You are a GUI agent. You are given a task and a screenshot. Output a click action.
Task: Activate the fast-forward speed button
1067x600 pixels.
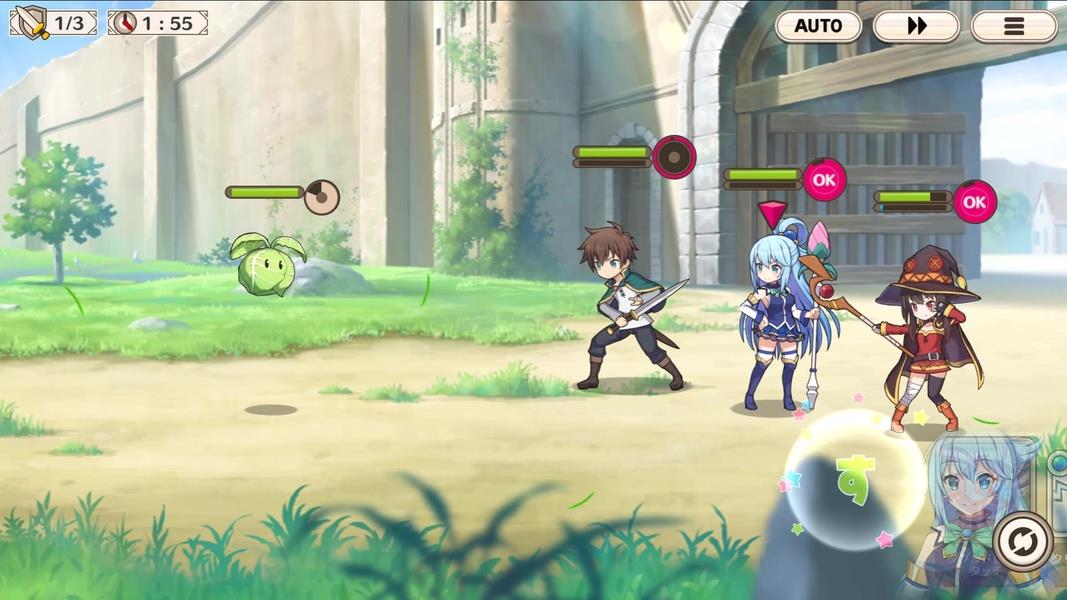coord(916,26)
